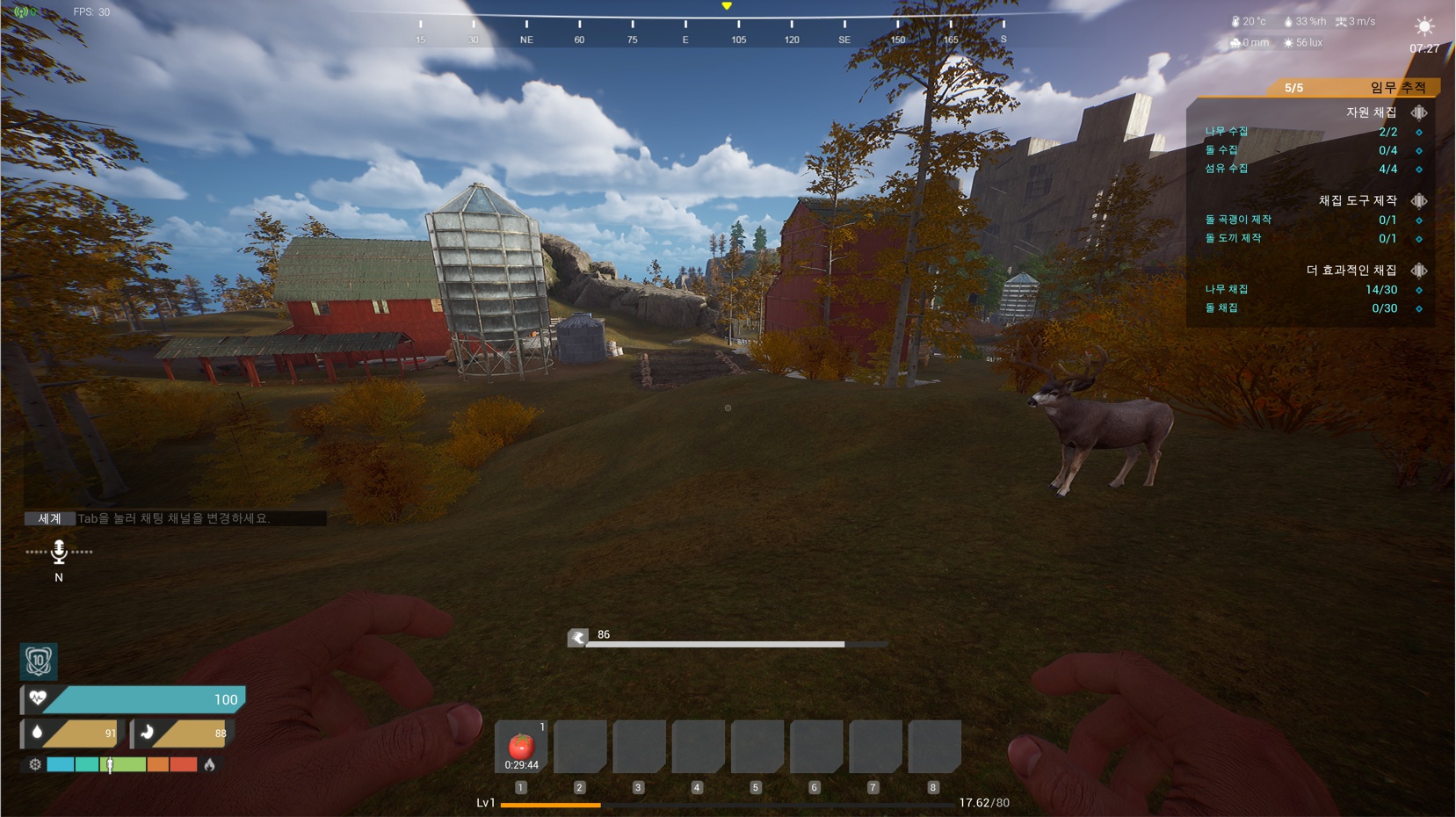Select the 돌 도끼 제작 objective row

1300,238
